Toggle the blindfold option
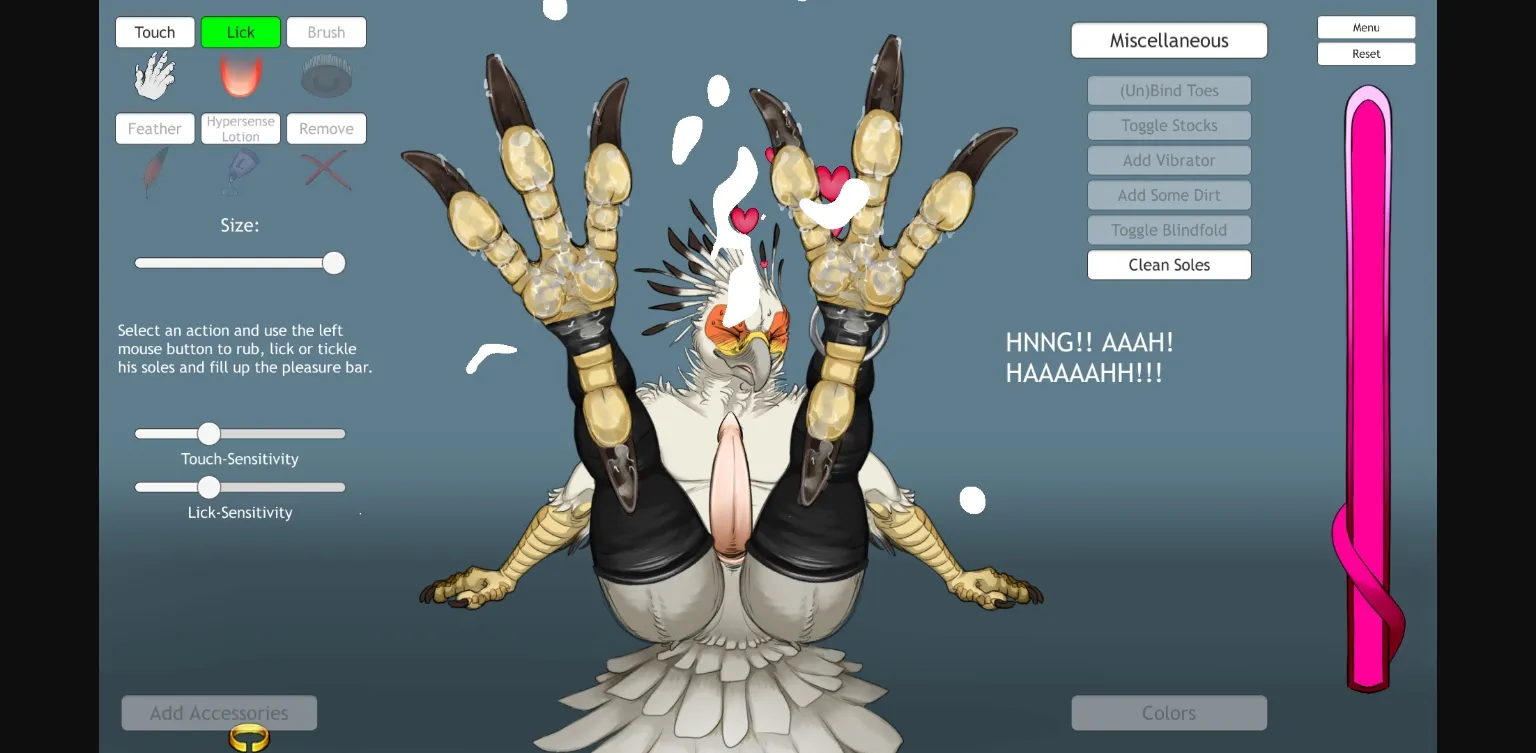The width and height of the screenshot is (1536, 753). tap(1168, 230)
